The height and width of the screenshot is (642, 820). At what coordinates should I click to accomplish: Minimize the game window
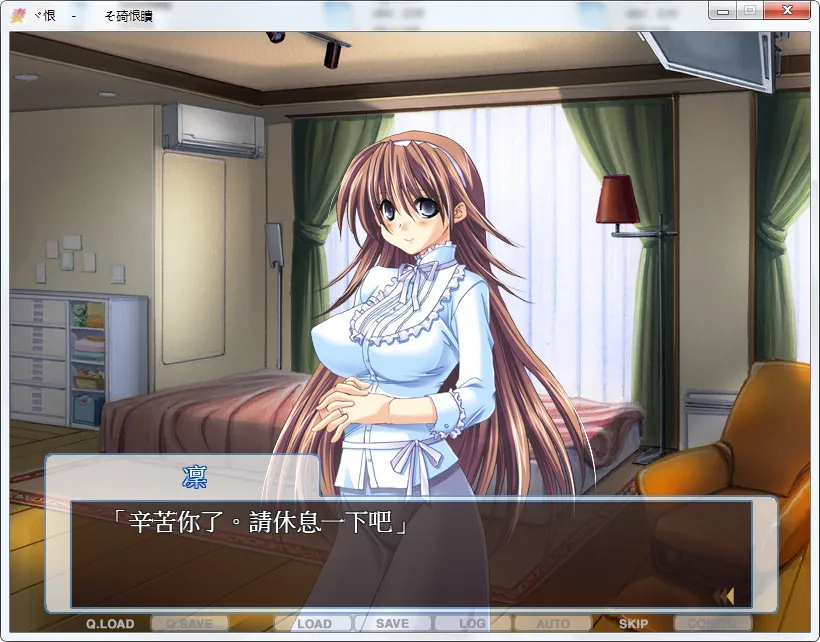click(x=723, y=10)
